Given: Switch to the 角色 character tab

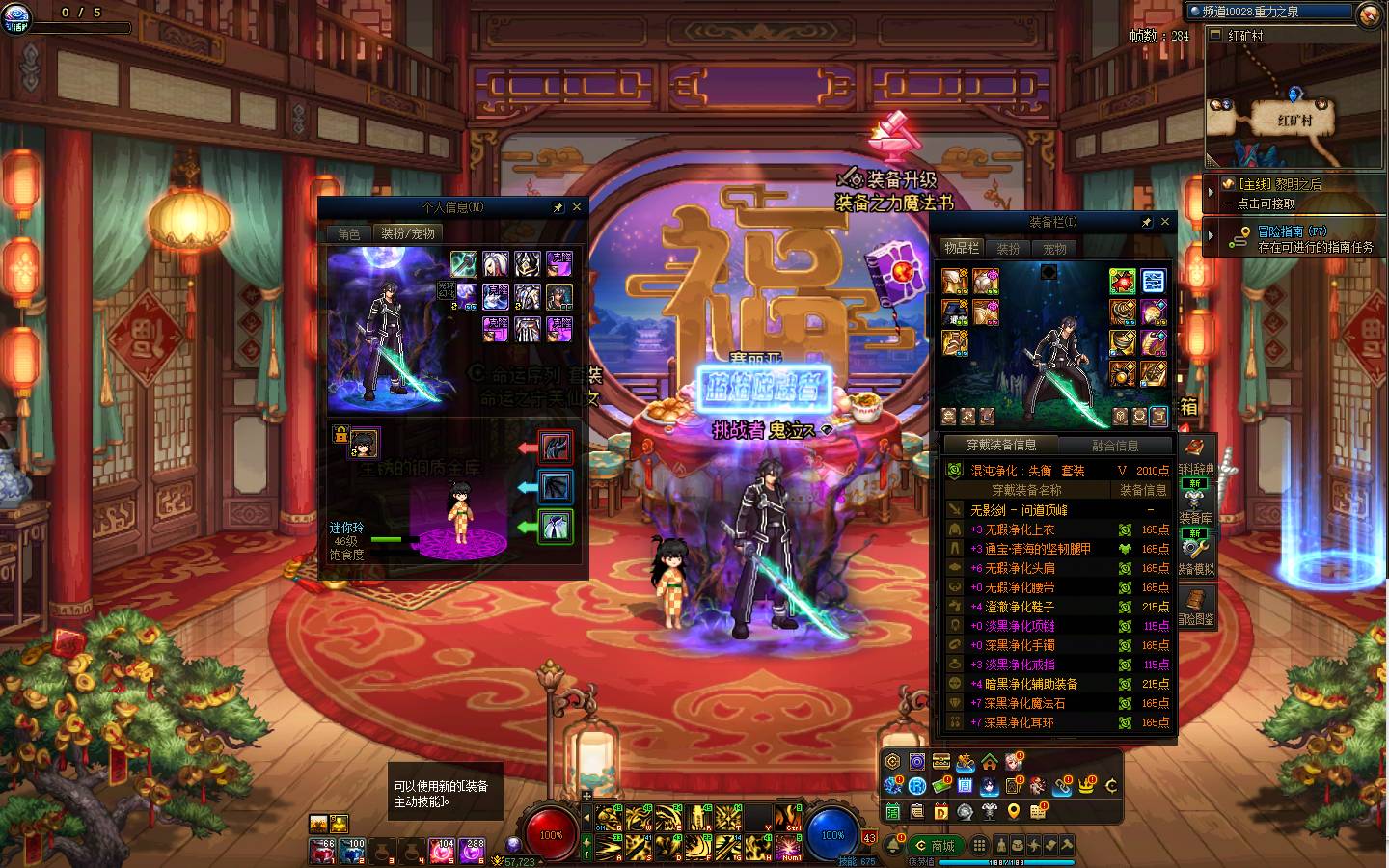Looking at the screenshot, I should (x=348, y=233).
